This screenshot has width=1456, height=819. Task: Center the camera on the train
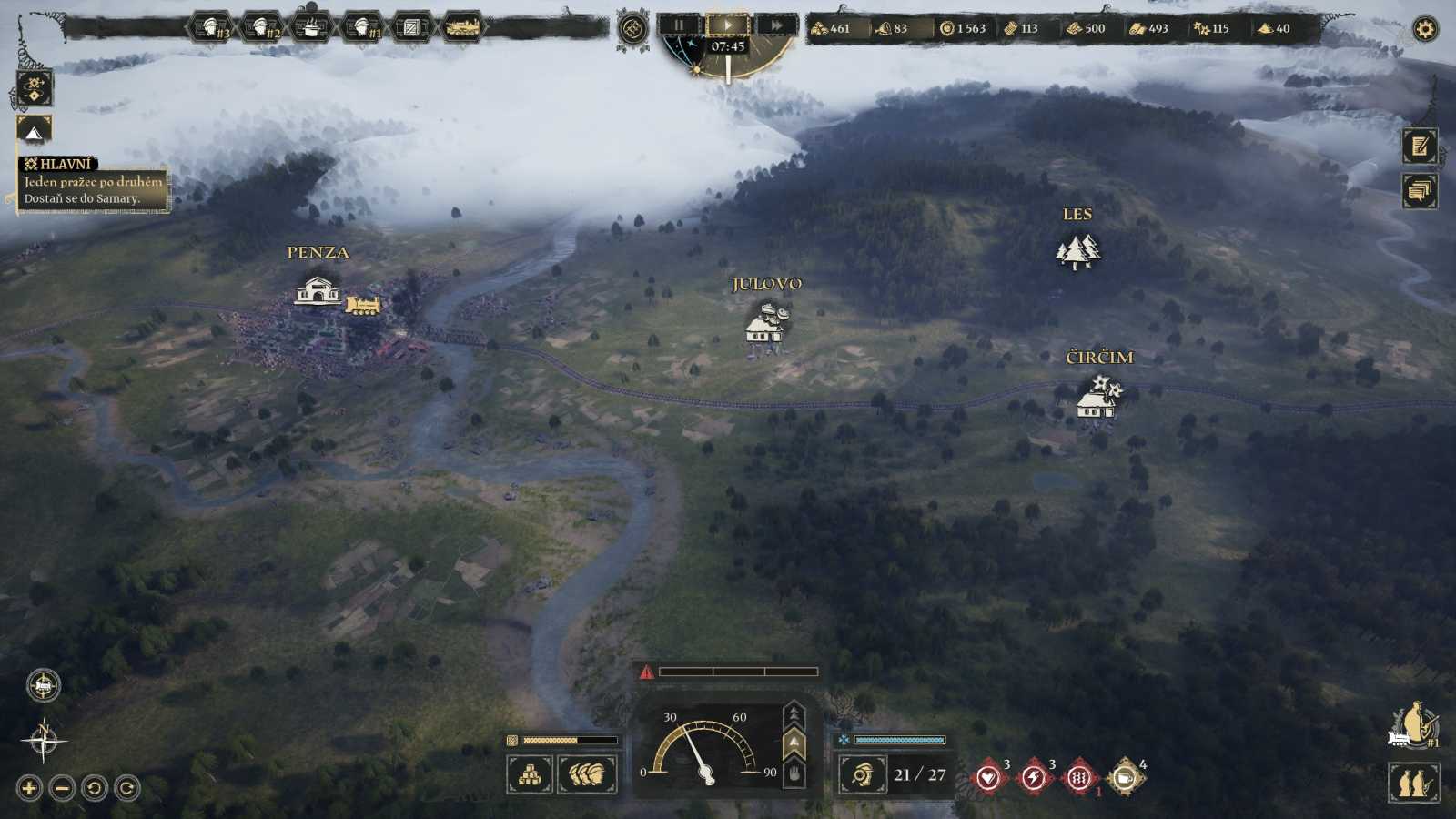43,685
